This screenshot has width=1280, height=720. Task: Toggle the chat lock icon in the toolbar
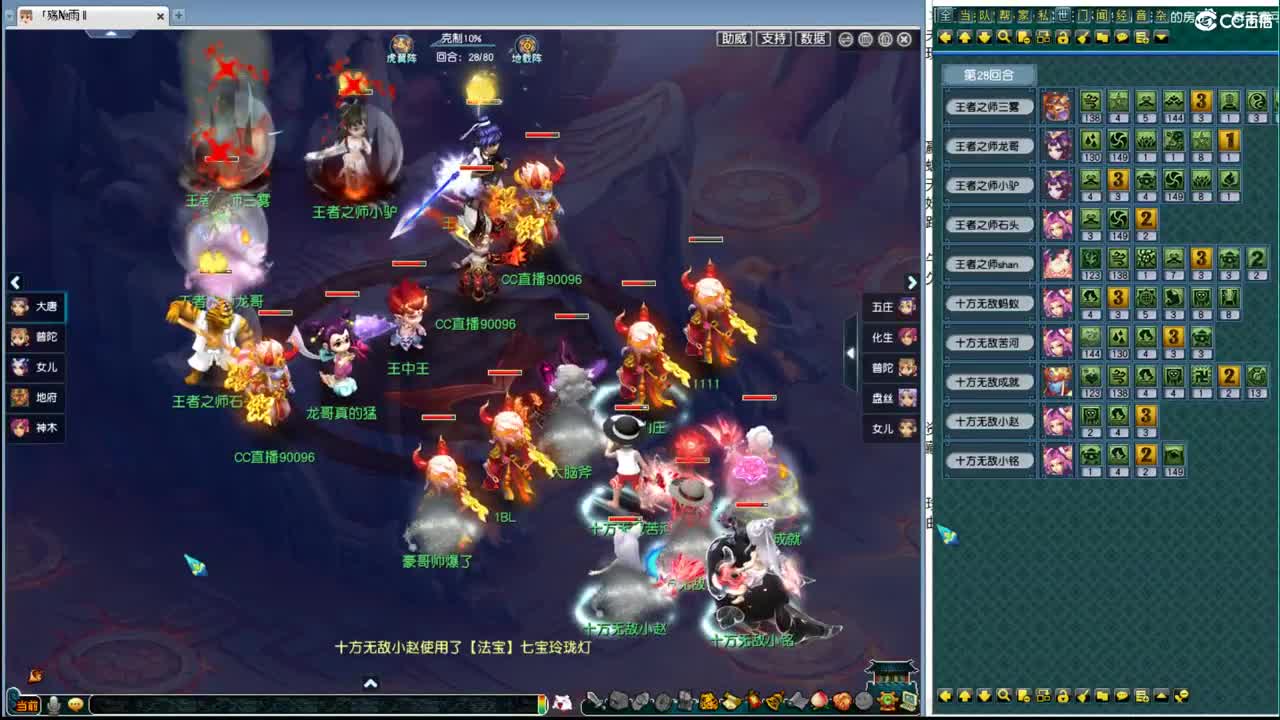coord(1063,38)
